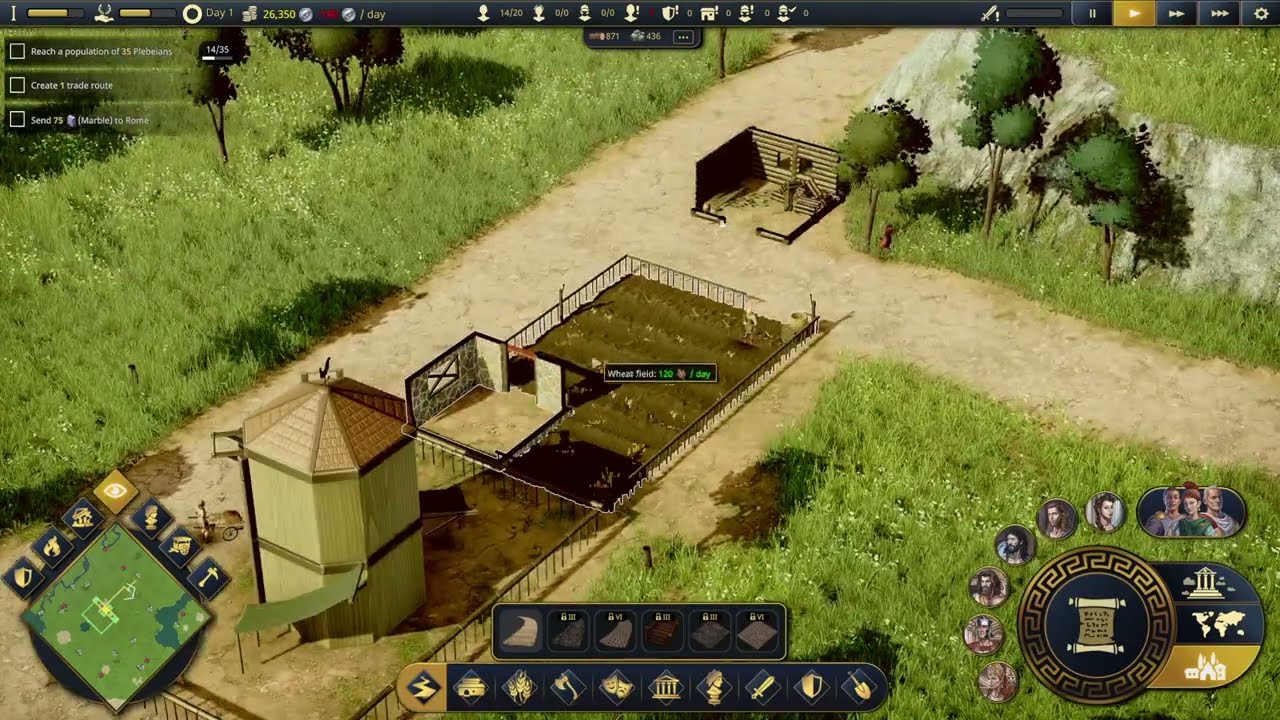This screenshot has height=720, width=1280.
Task: Open the theater masks entertainment category
Action: click(617, 688)
